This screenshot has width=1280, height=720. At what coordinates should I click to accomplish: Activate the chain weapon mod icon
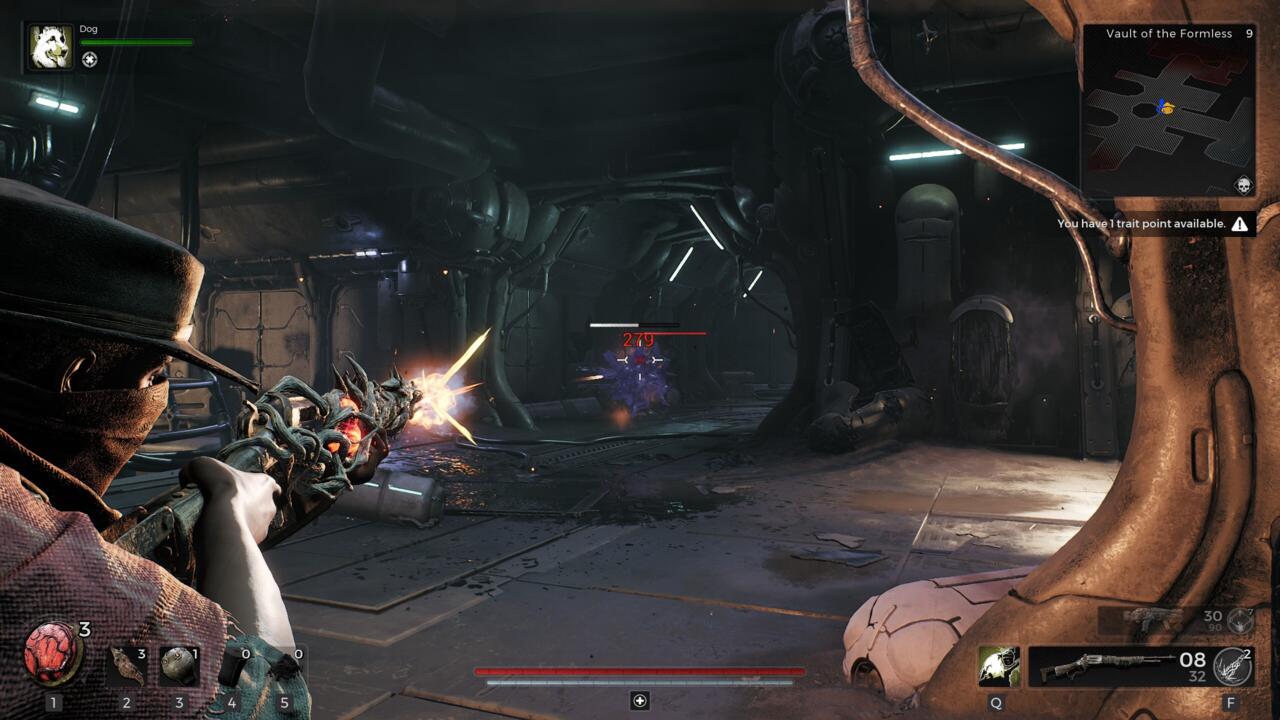(x=1232, y=666)
